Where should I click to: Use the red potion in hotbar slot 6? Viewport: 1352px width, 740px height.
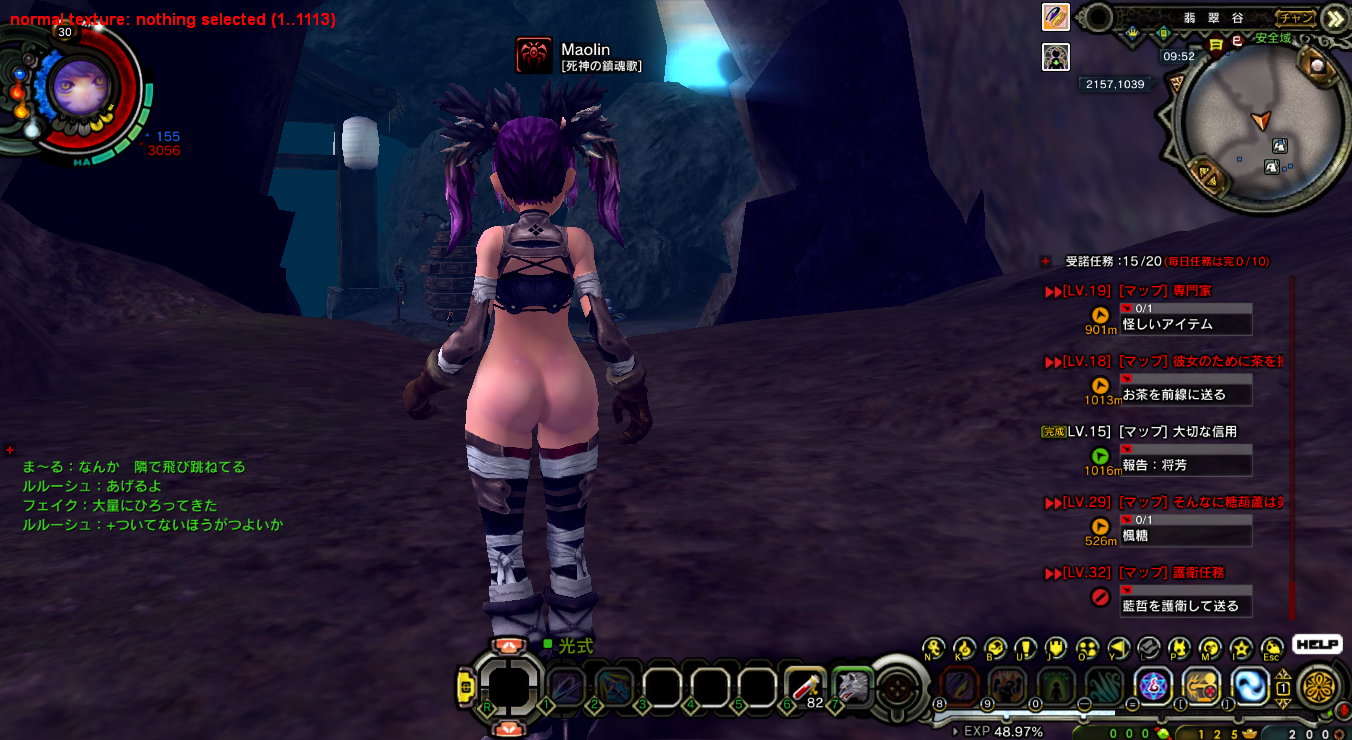(x=805, y=684)
